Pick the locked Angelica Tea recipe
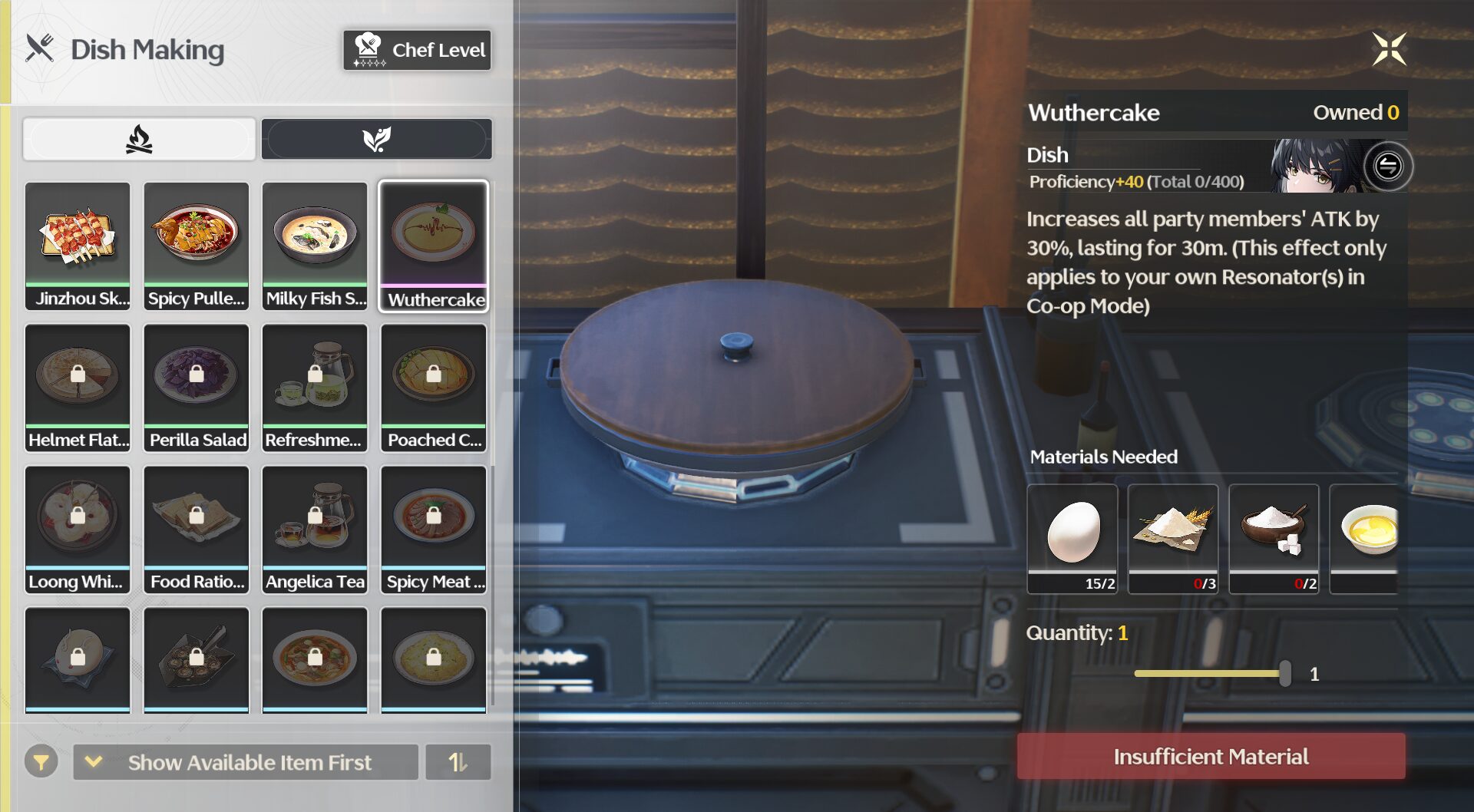Viewport: 1474px width, 812px height. pos(315,529)
